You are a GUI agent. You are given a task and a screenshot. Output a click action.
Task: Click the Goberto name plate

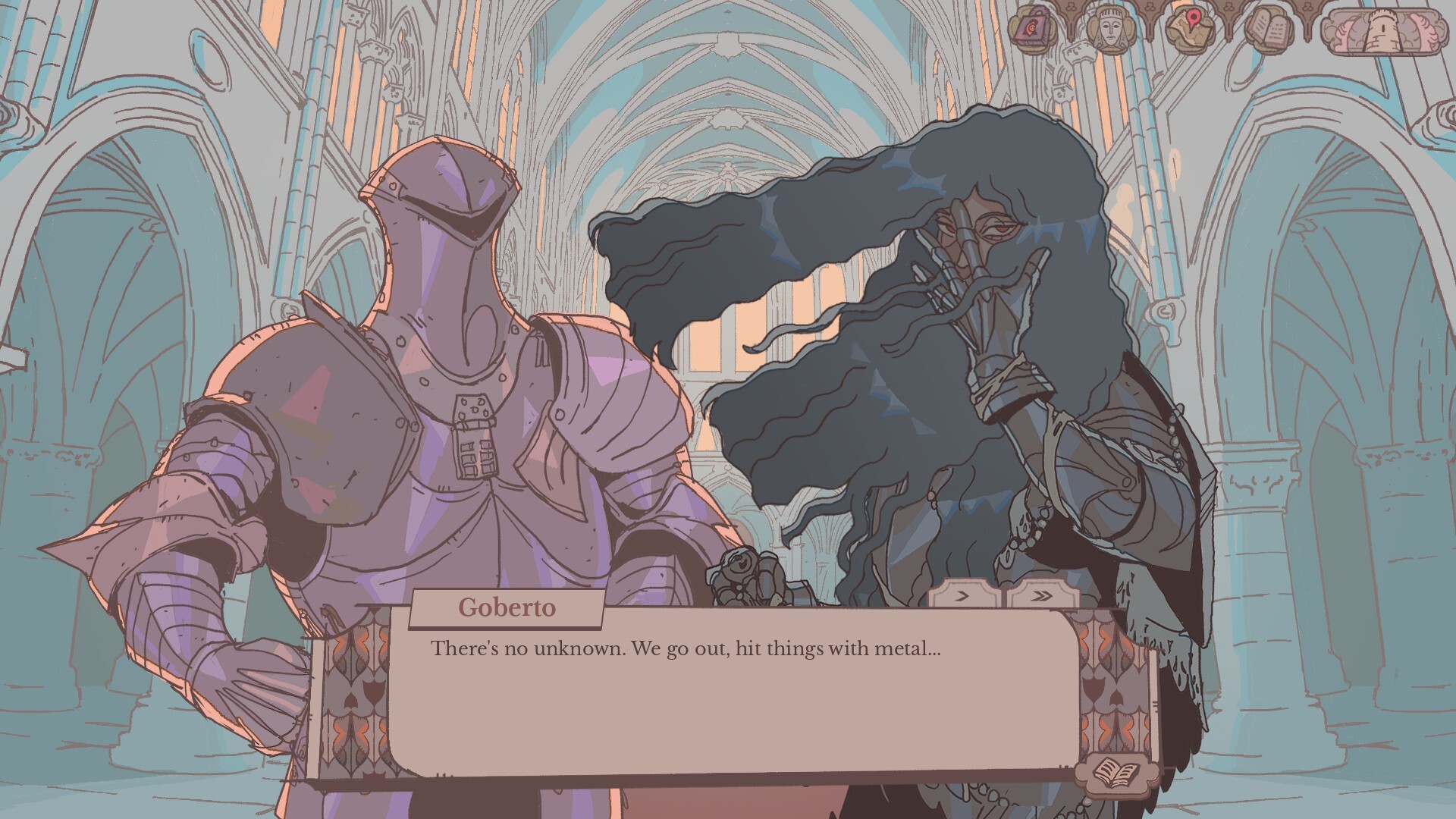tap(507, 606)
